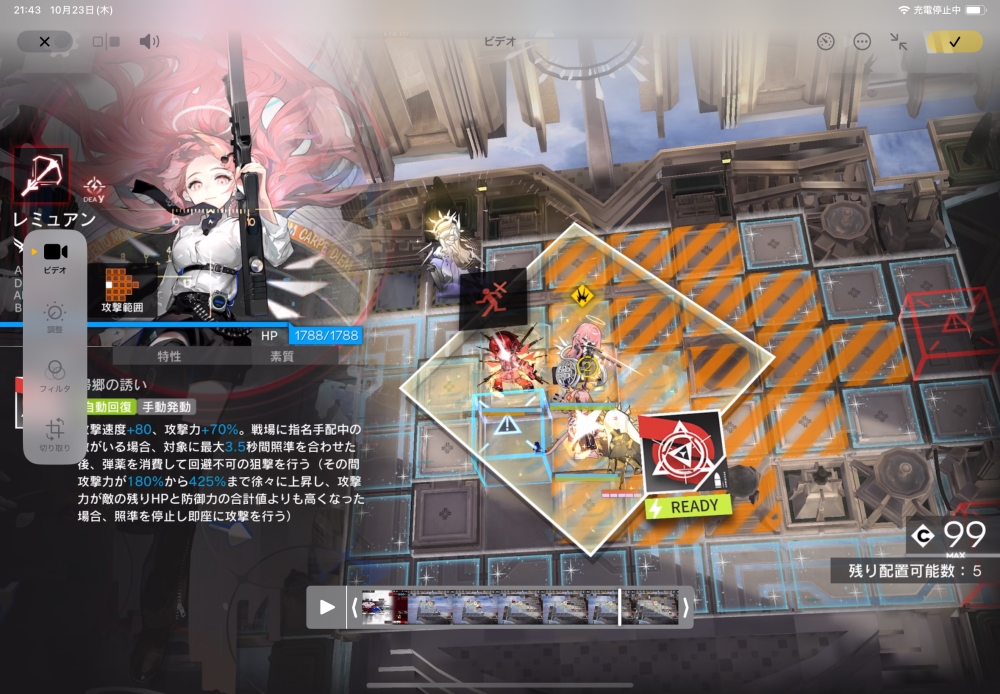Open the three-dot more options menu
The height and width of the screenshot is (694, 1000).
862,41
